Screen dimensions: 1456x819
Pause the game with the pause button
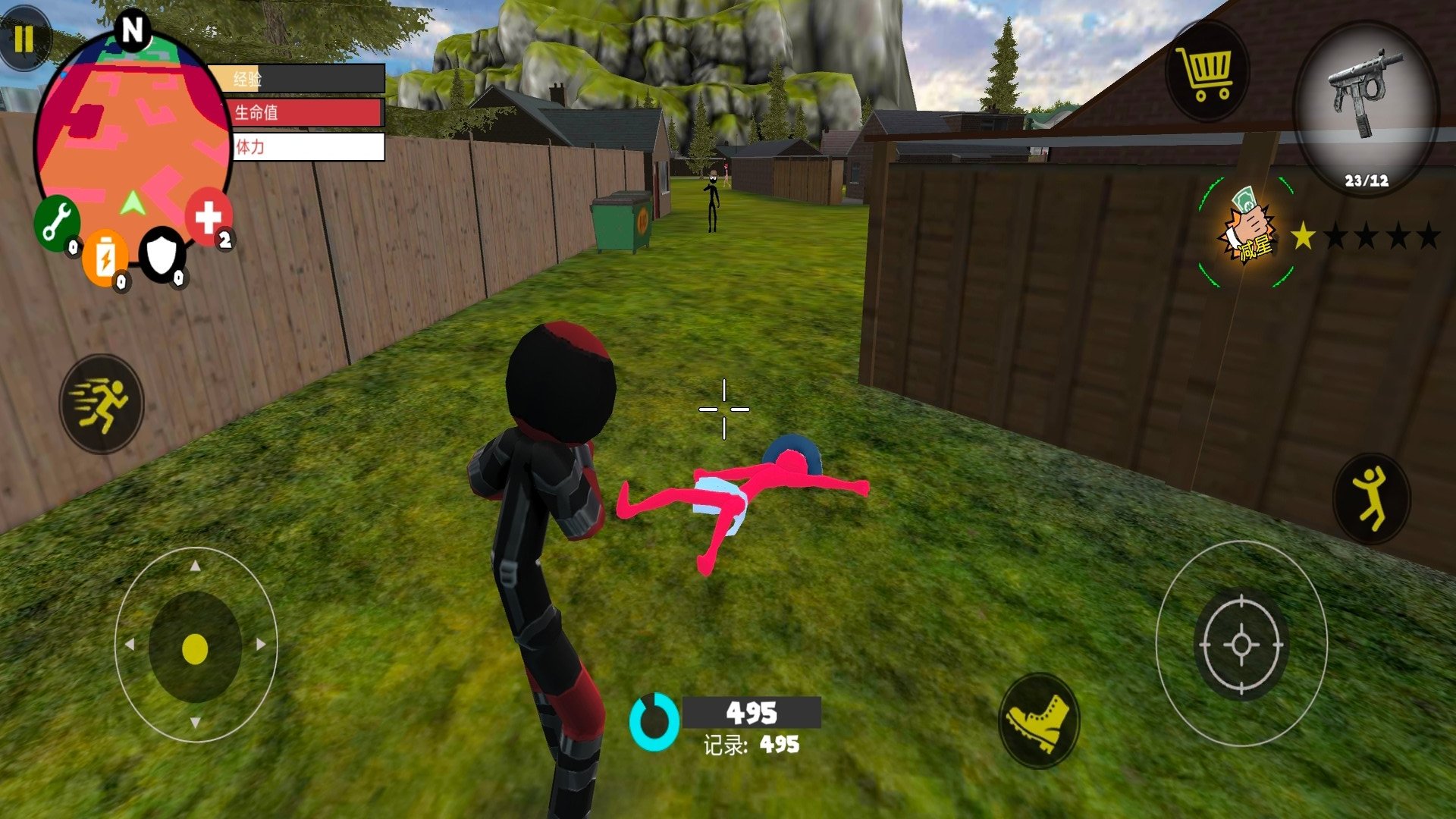click(x=24, y=38)
